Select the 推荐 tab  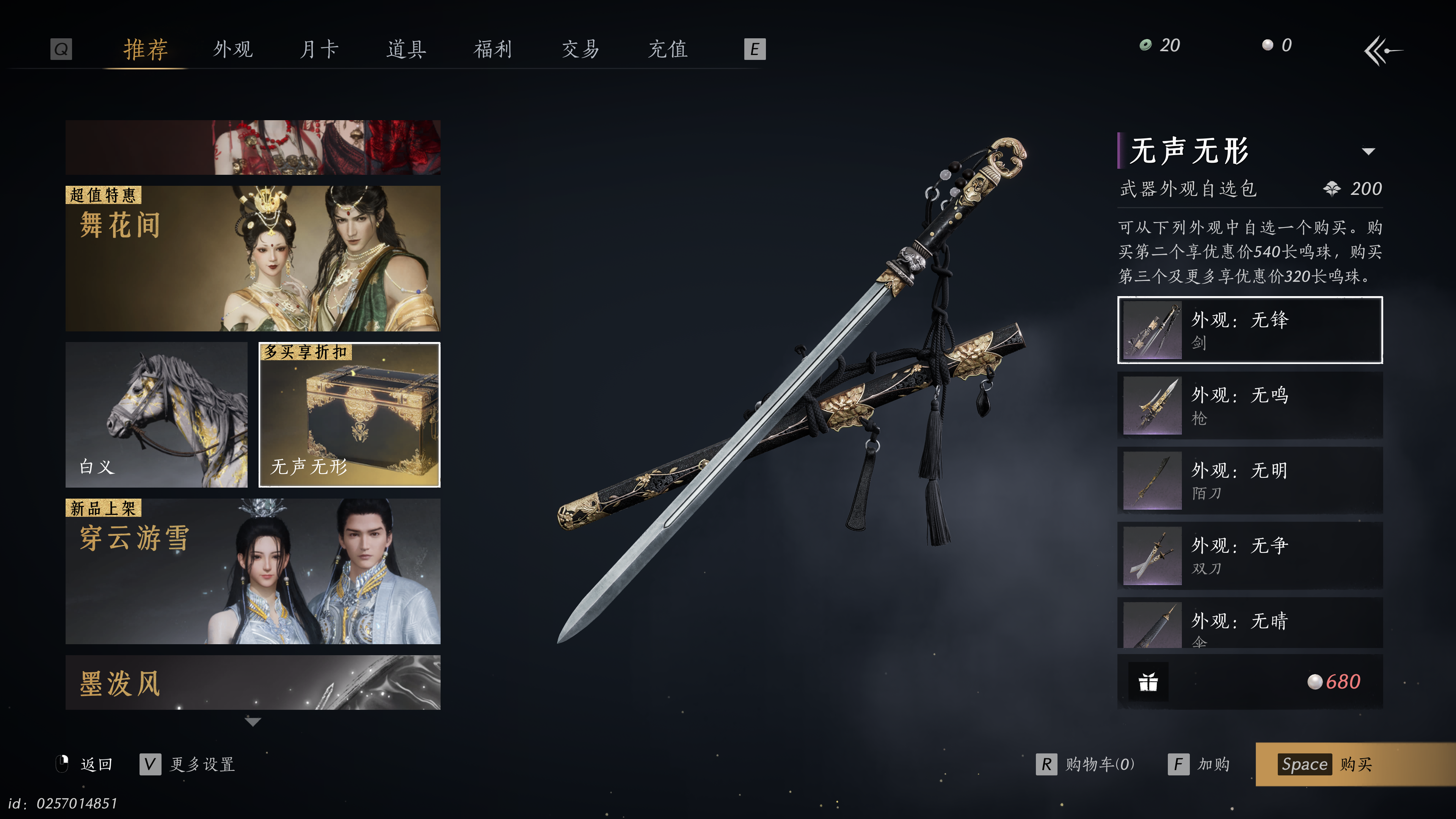click(146, 49)
